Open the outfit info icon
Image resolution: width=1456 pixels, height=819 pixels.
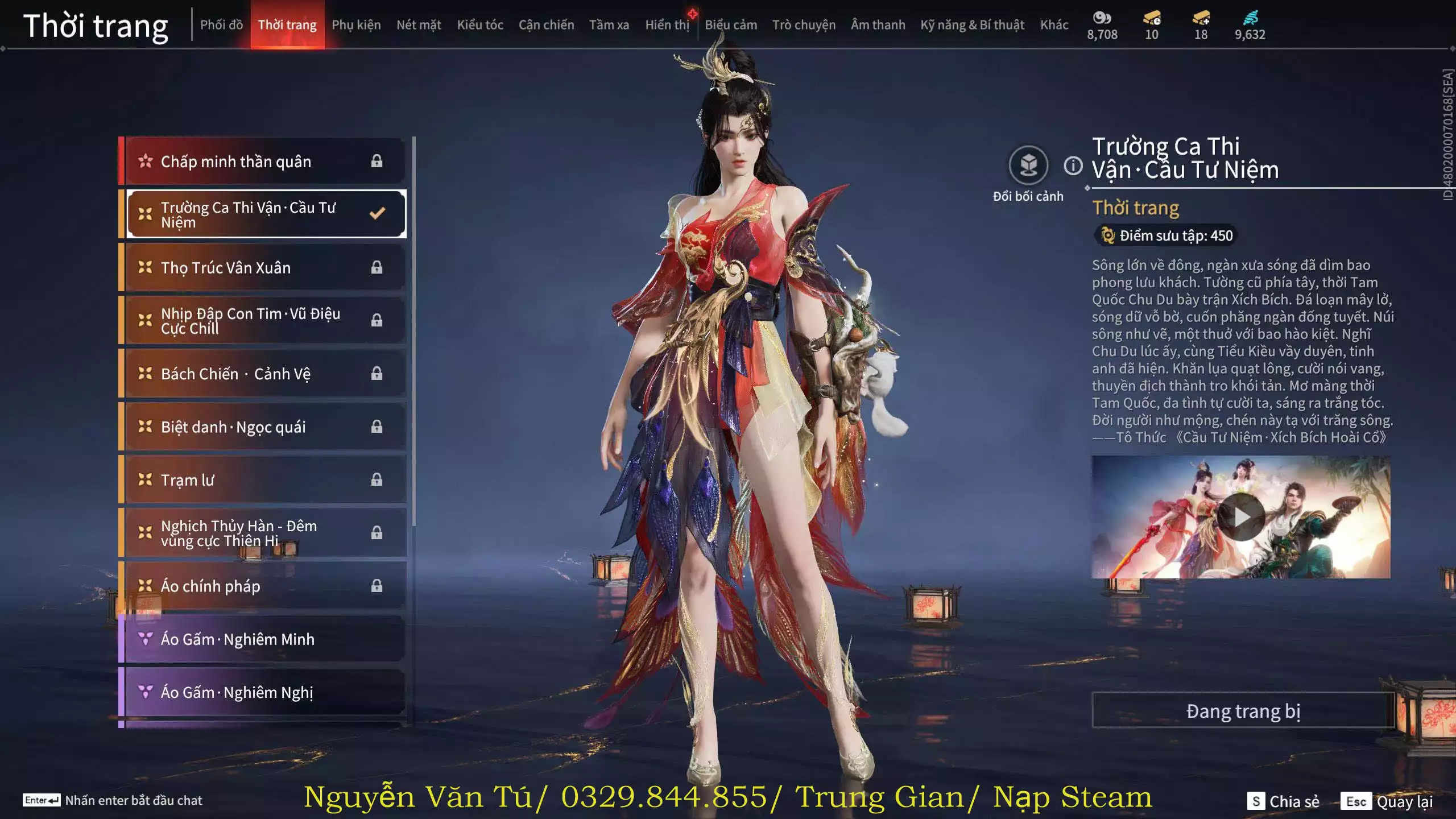click(1073, 166)
